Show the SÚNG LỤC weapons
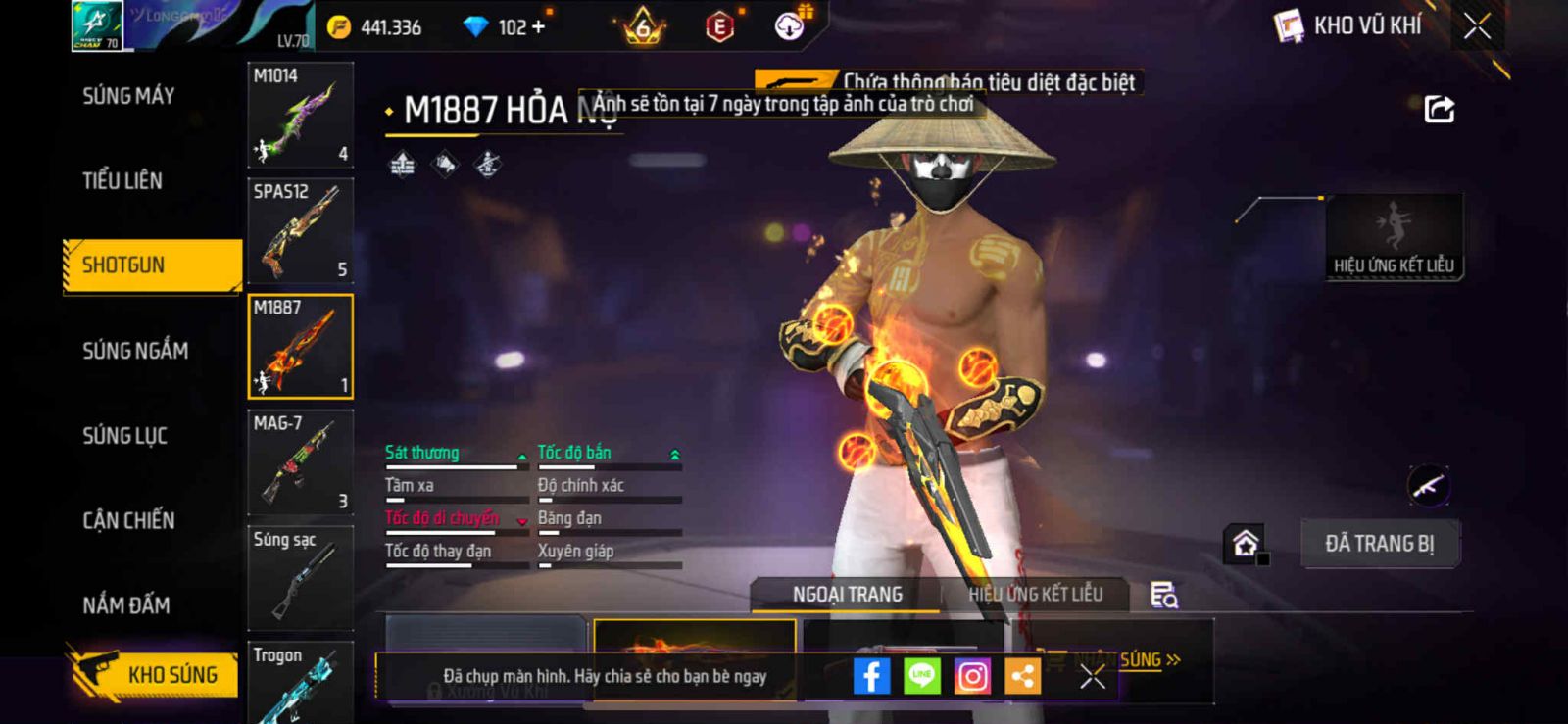Screen dimensions: 1568x724 tap(124, 436)
